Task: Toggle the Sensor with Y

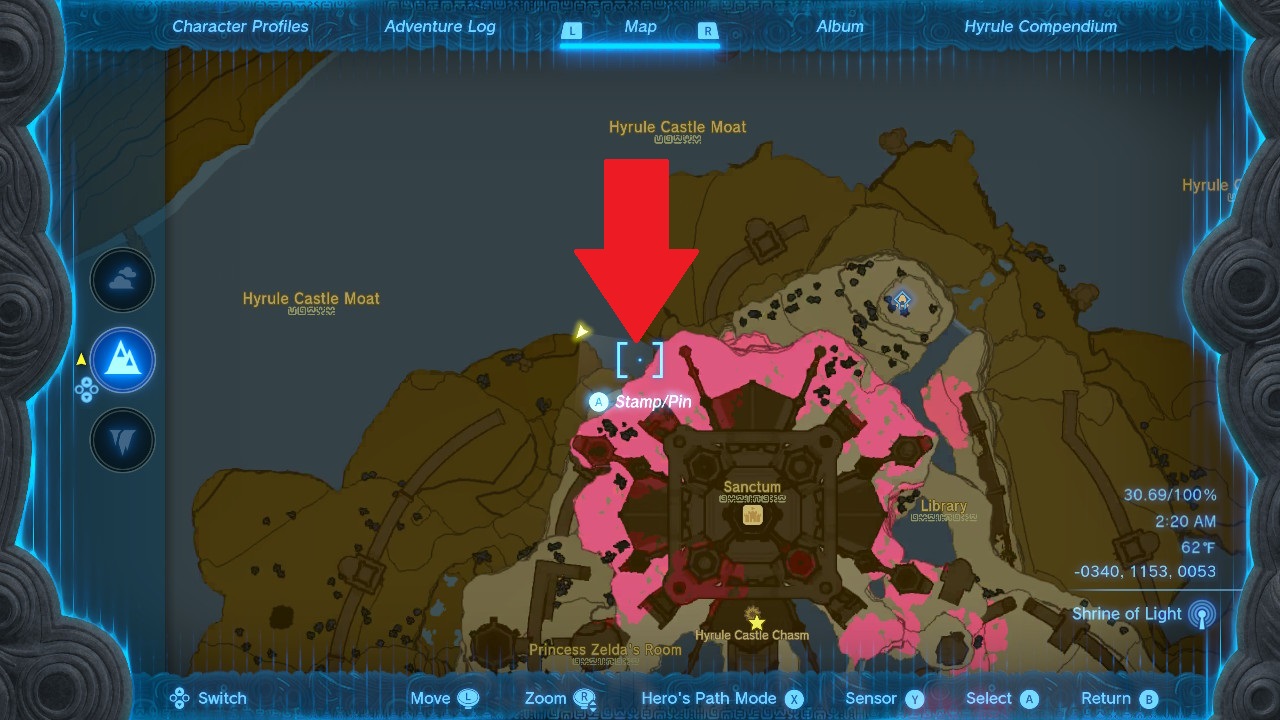Action: (917, 698)
